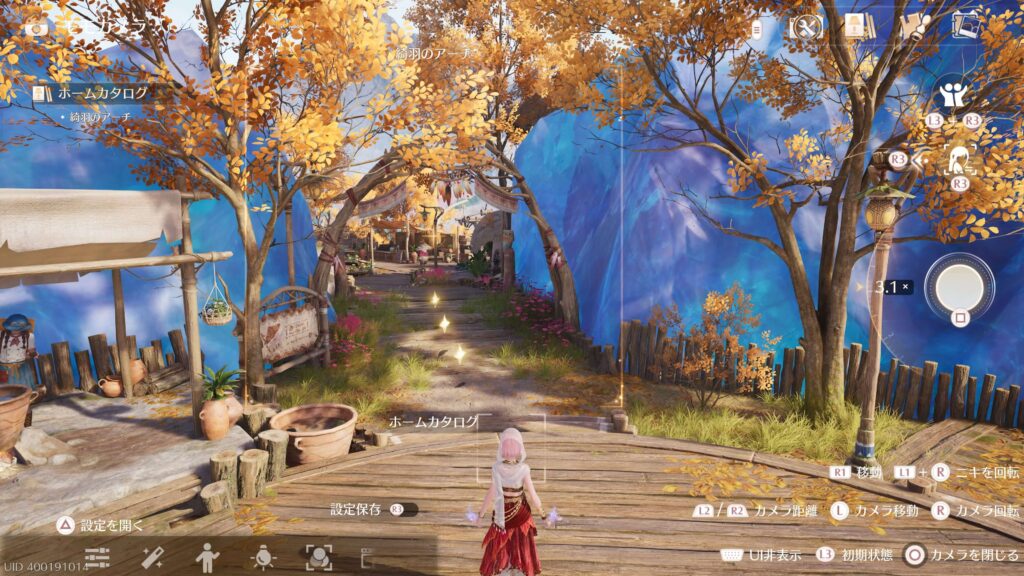The image size is (1024, 576).
Task: Click the flashlight snapshot icon
Action: point(913,27)
